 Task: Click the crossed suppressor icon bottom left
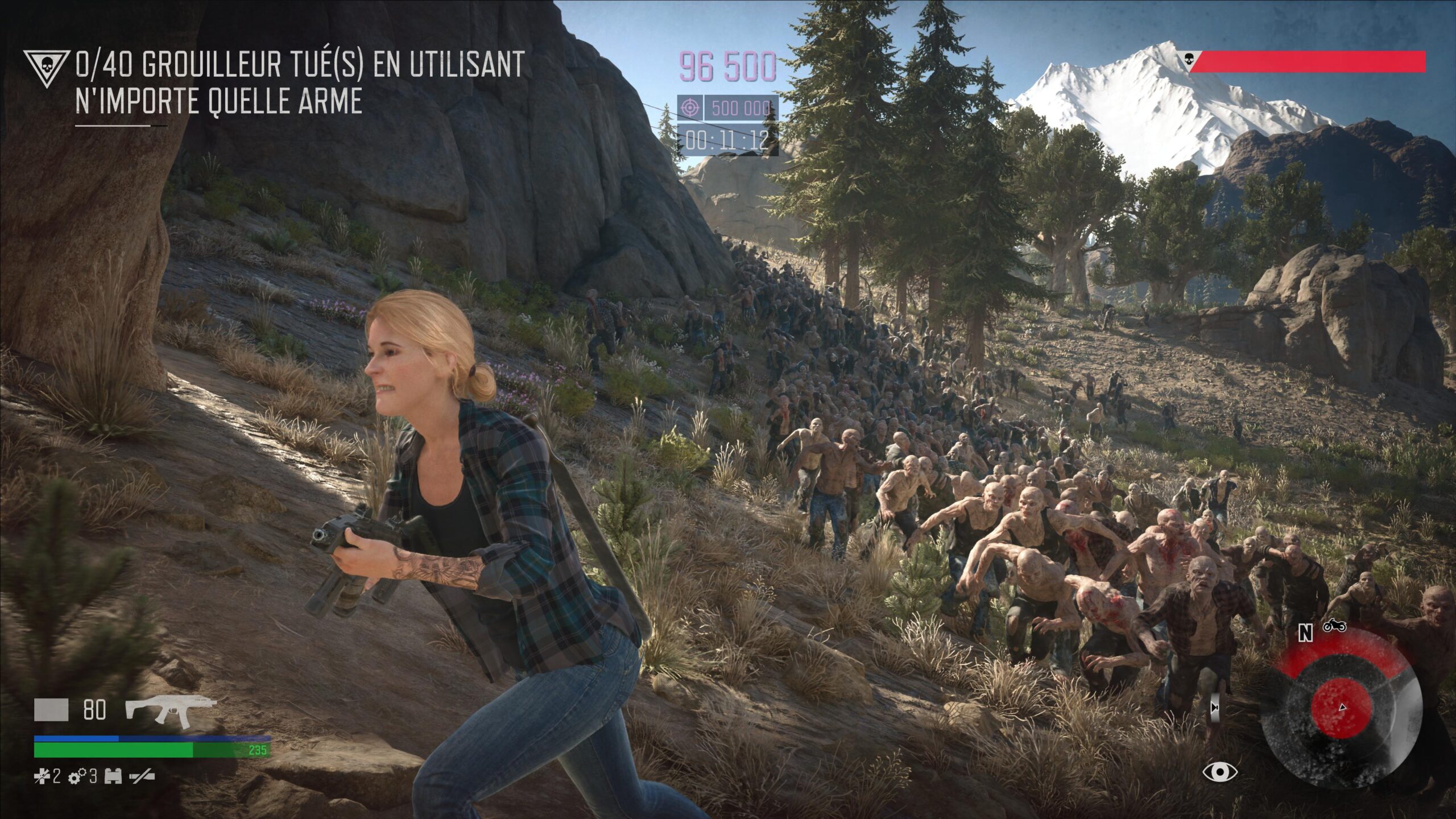(x=142, y=777)
